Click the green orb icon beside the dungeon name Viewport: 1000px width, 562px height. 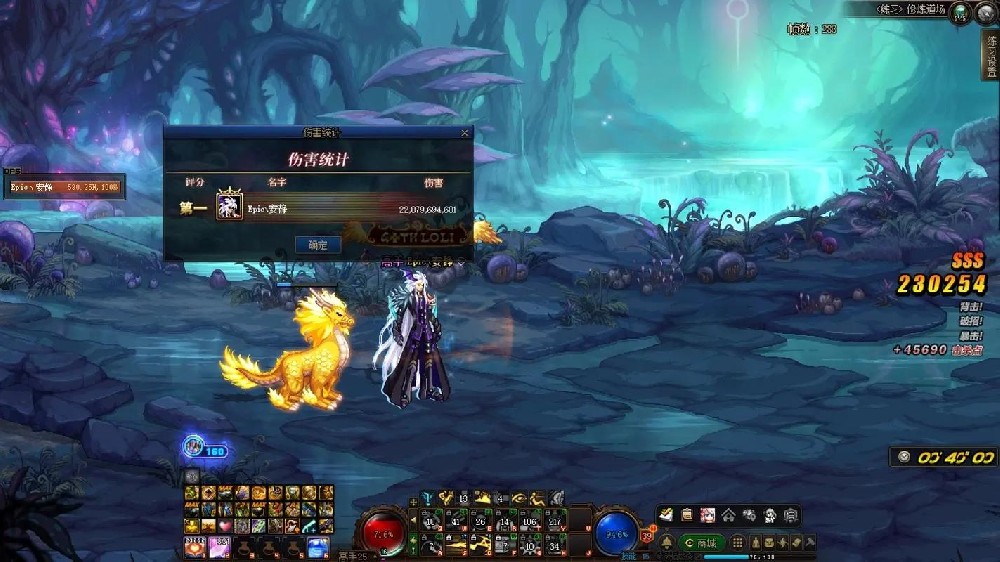pos(959,11)
